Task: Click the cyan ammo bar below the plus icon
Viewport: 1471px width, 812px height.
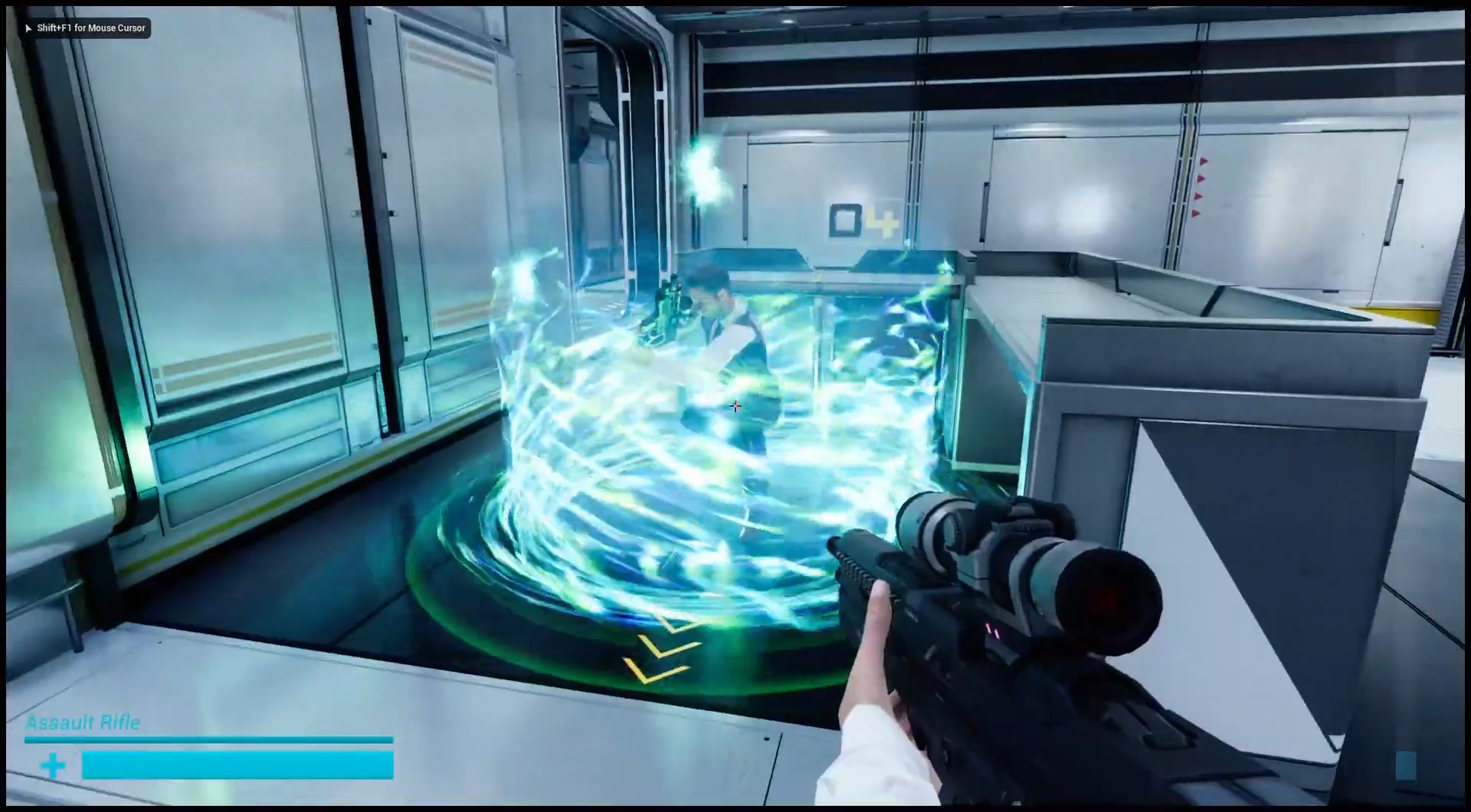Action: [x=238, y=763]
